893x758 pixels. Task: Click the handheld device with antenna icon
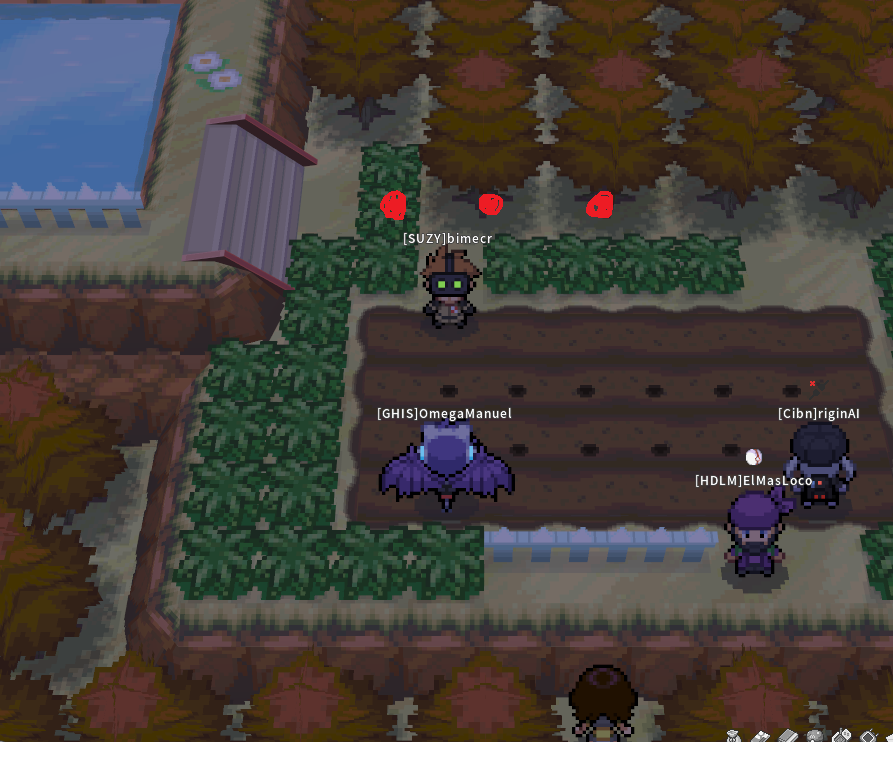pyautogui.click(x=842, y=737)
